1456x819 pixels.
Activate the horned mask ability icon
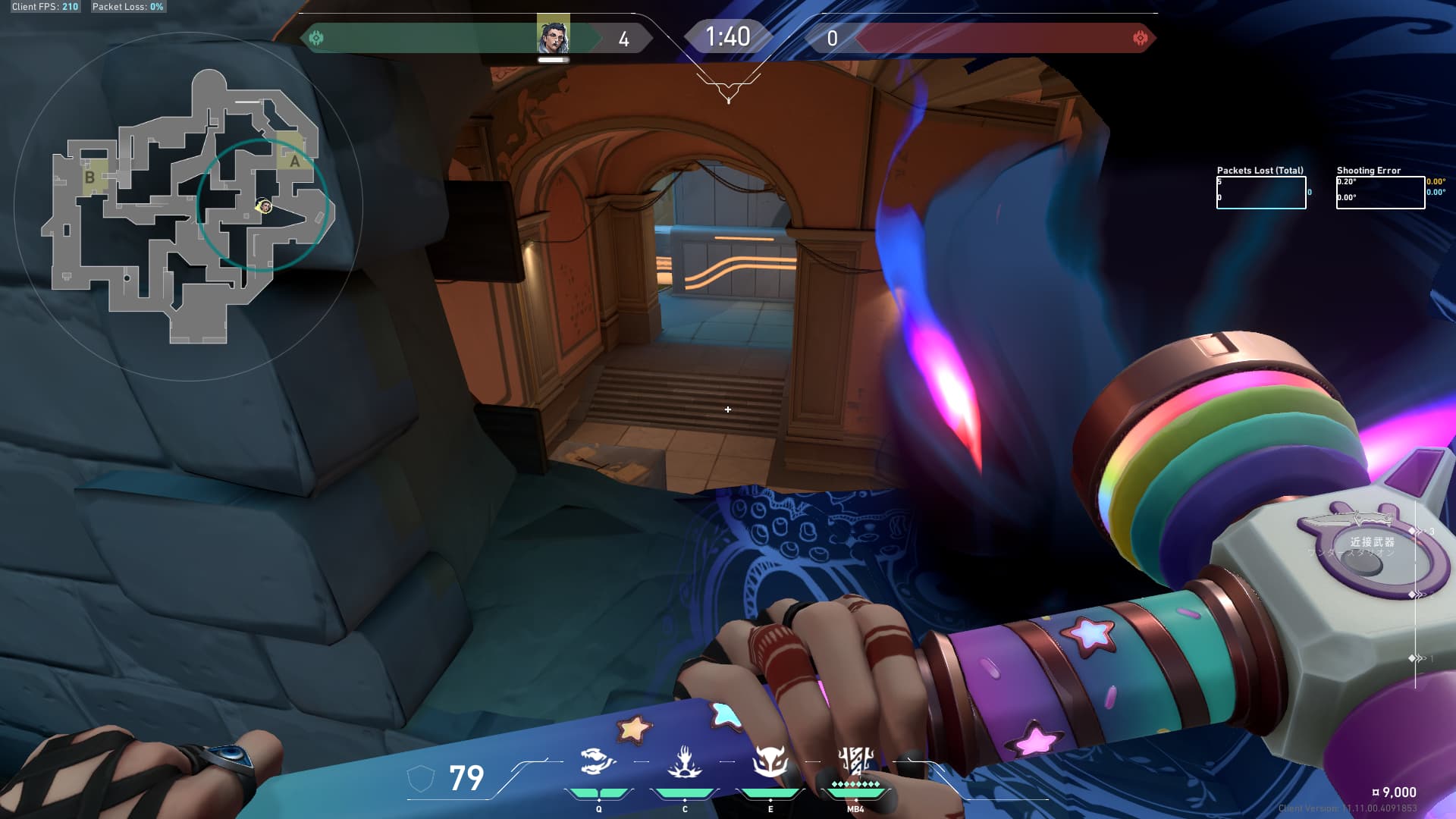(x=770, y=762)
